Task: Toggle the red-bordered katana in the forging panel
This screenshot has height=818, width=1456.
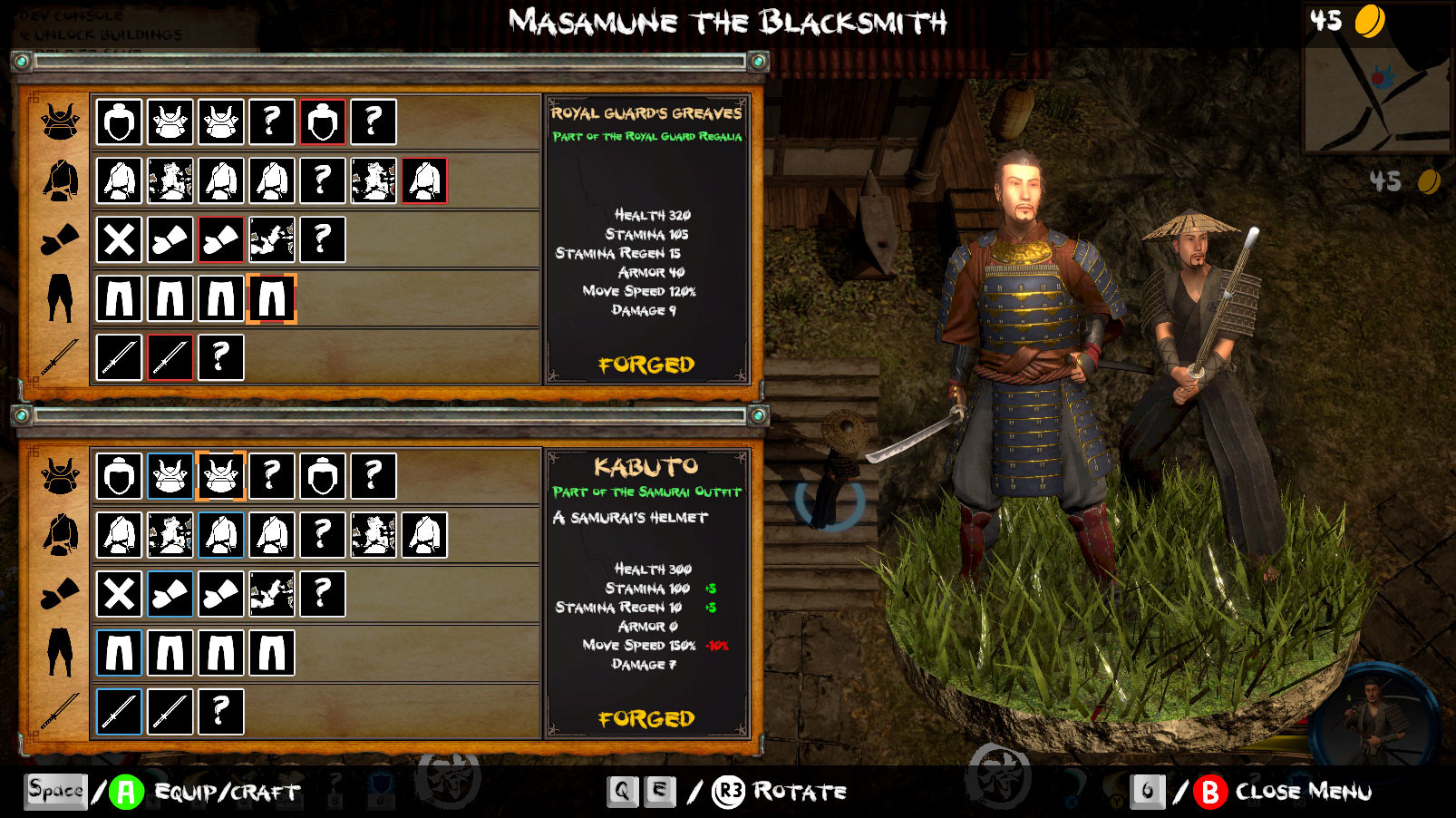Action: coord(170,357)
